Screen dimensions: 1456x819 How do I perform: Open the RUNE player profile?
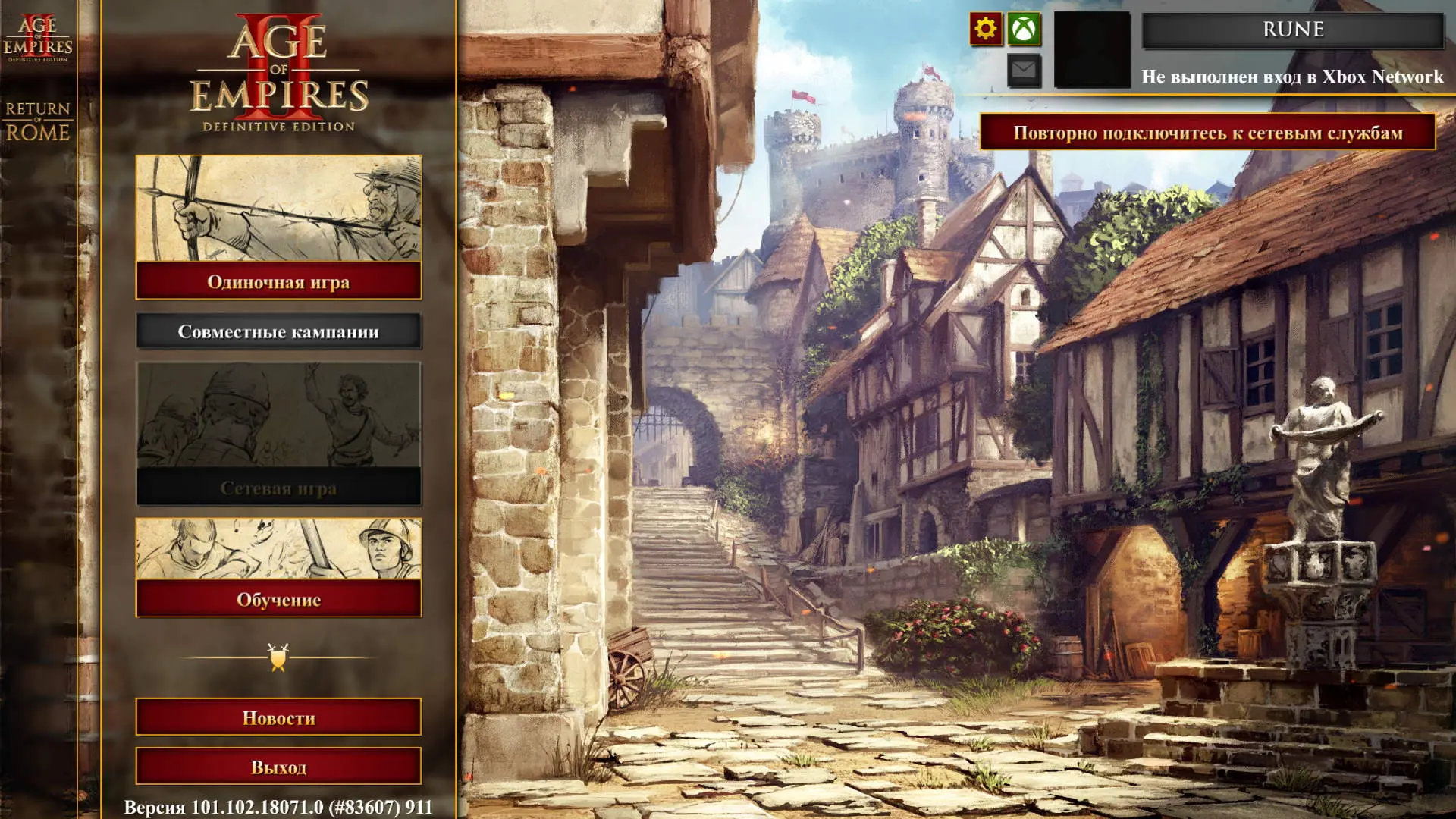[1292, 30]
